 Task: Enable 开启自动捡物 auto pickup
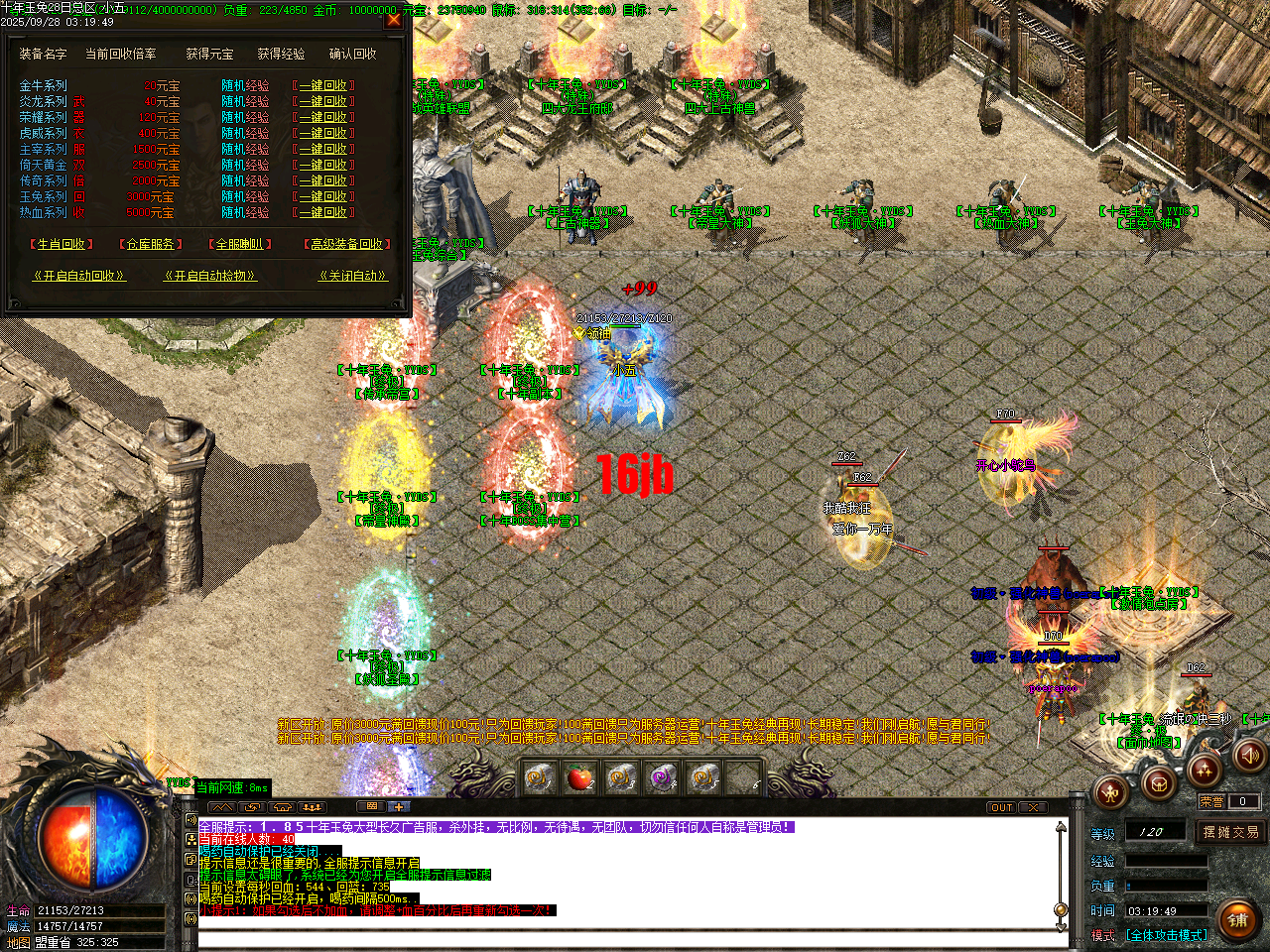211,276
